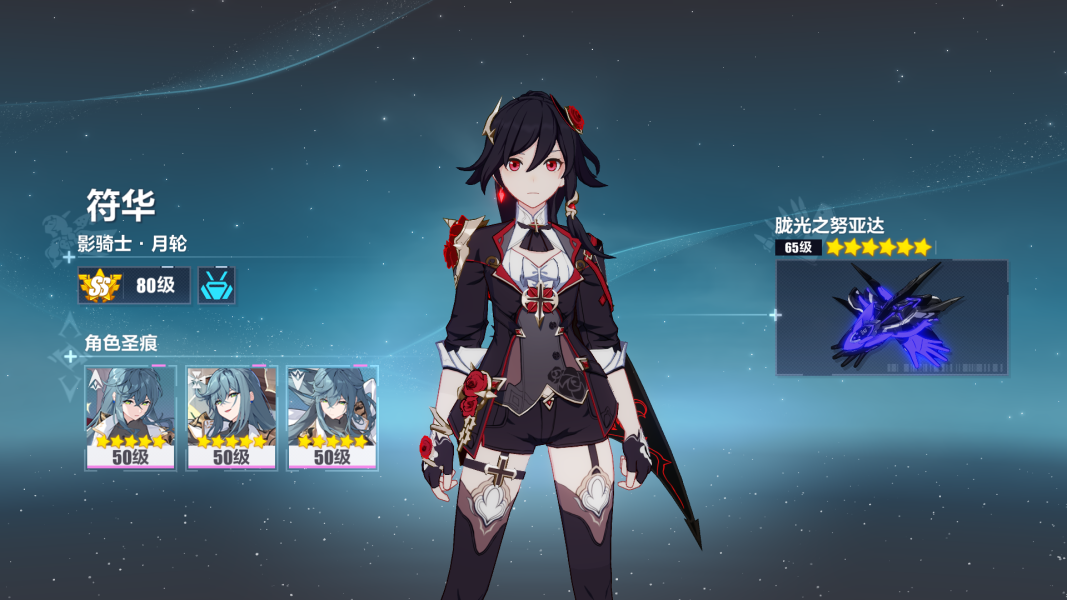
Task: Open the top-slot stigmata card
Action: 130,417
